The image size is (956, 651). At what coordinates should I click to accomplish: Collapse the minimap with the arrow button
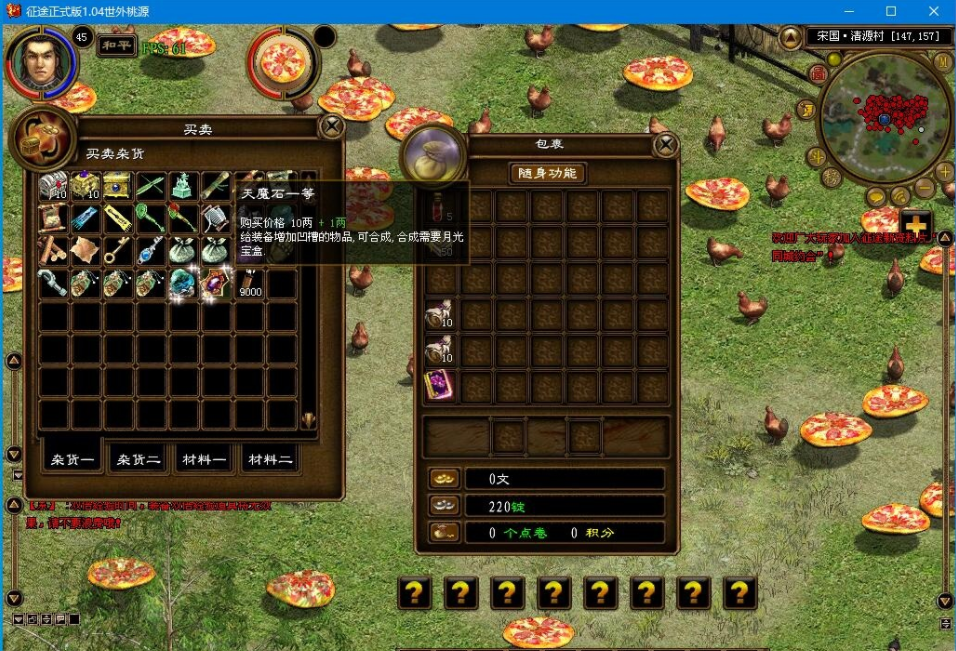point(790,37)
